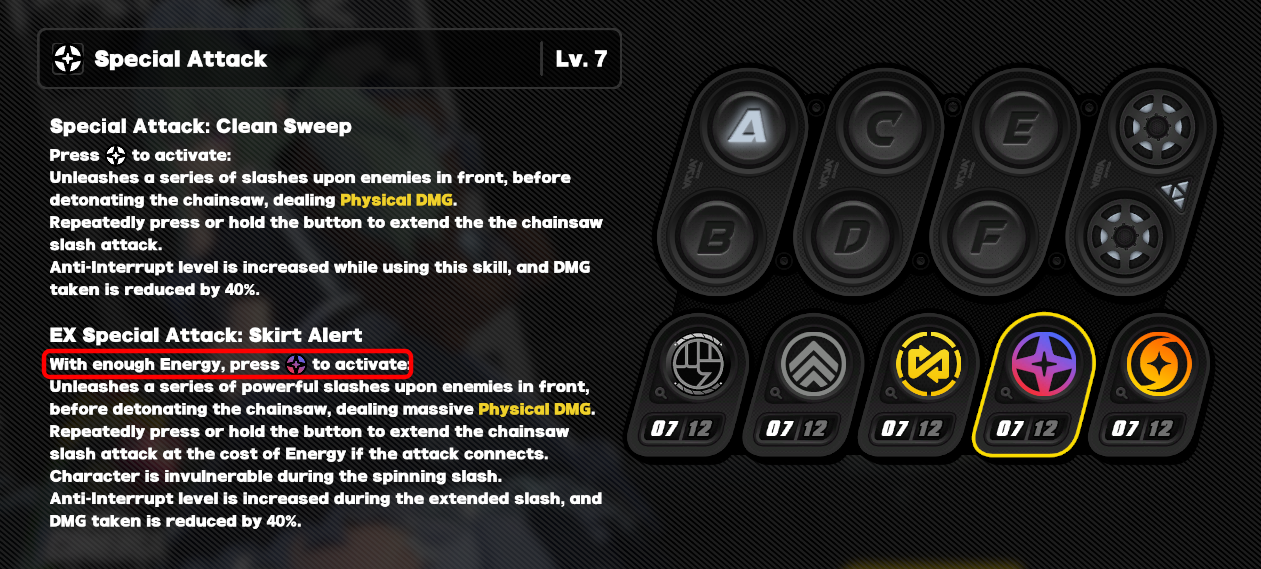The width and height of the screenshot is (1261, 569).
Task: View the orange Chain Attack skill
Action: (1159, 364)
